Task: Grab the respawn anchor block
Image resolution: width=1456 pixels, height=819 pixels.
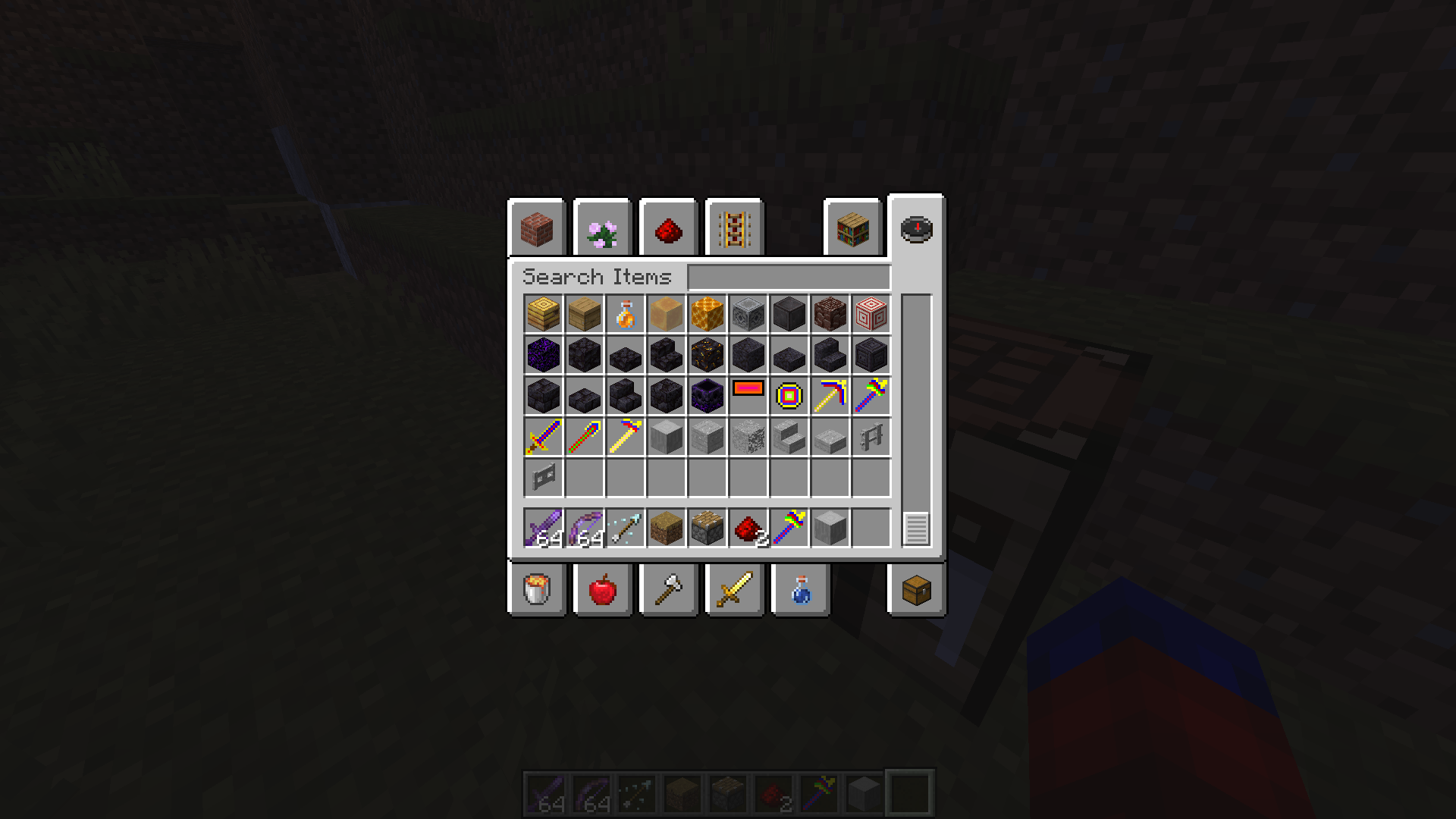Action: coord(706,395)
